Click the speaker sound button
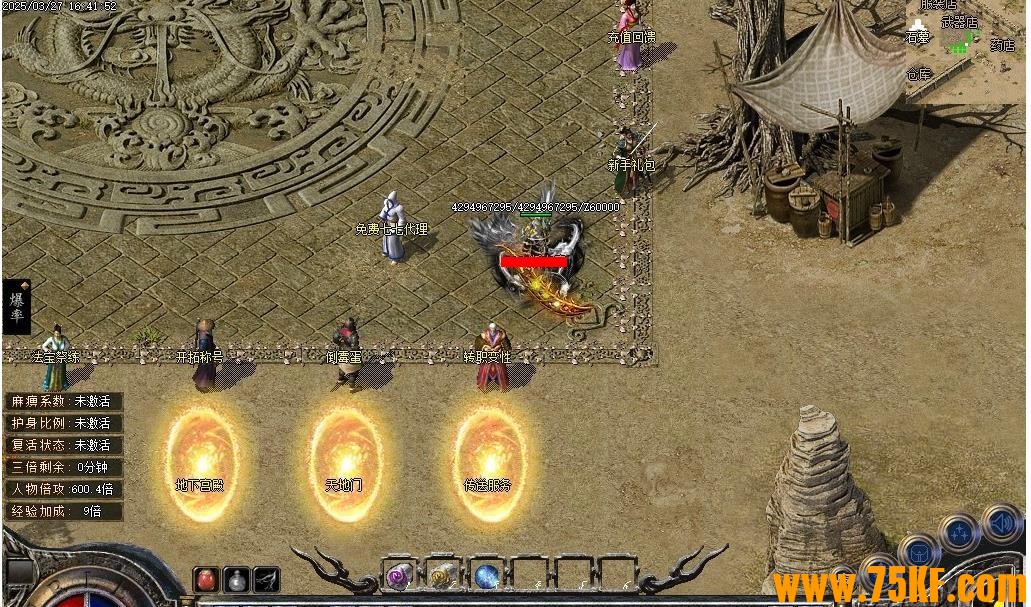 coord(1000,522)
